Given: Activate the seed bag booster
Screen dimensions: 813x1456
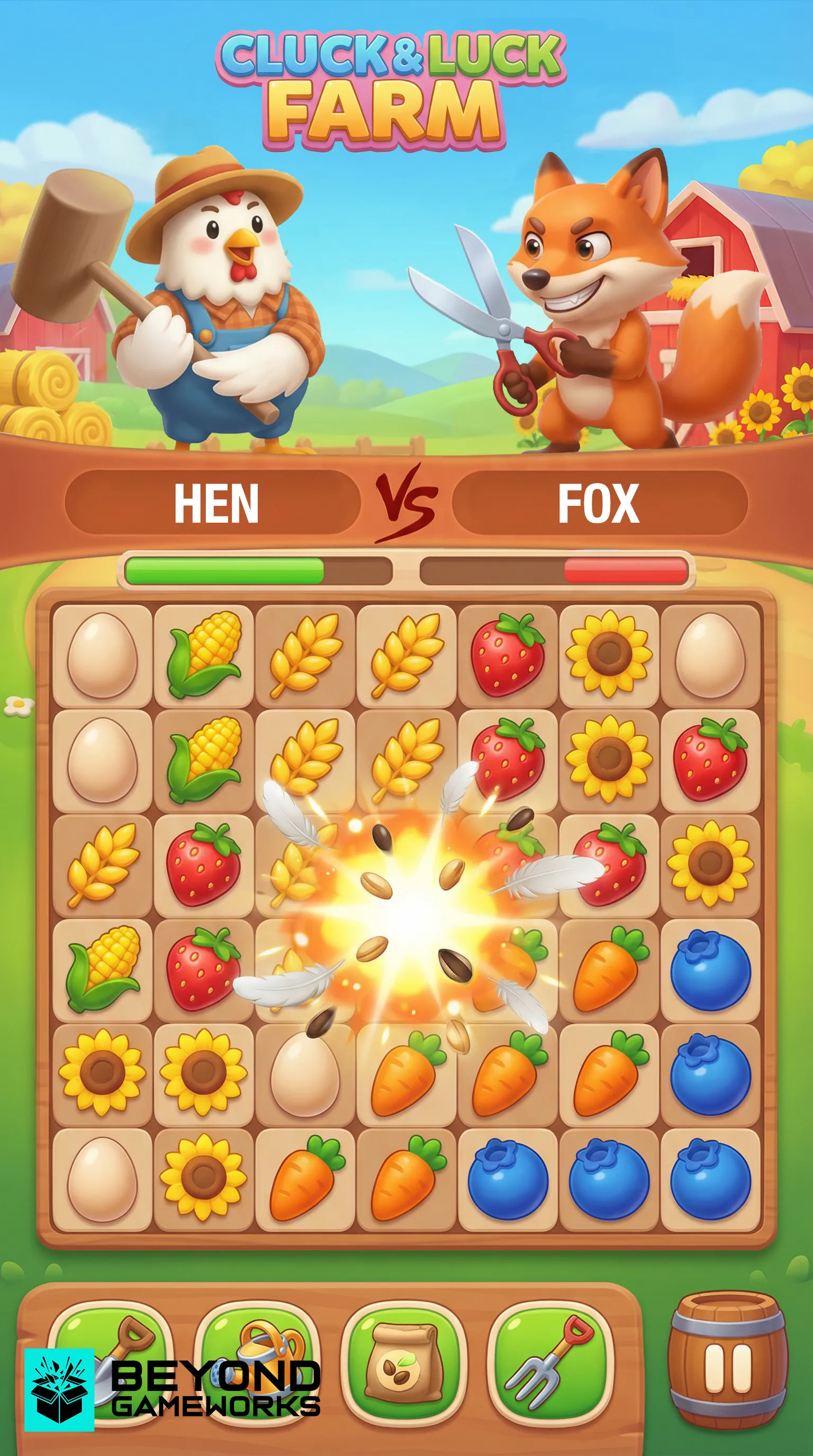Looking at the screenshot, I should [403, 1361].
